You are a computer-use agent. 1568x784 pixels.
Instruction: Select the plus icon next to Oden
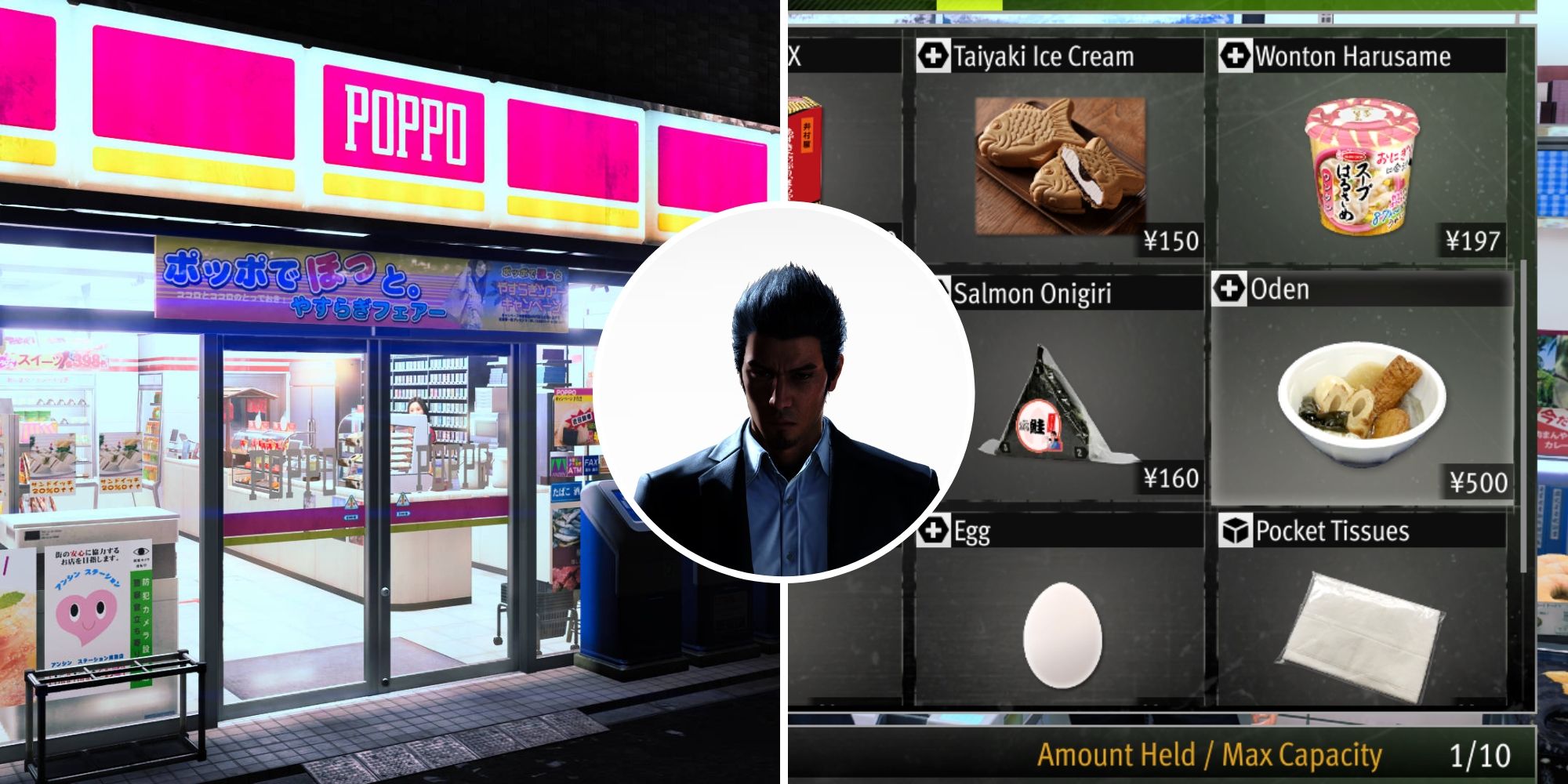[x=1229, y=289]
